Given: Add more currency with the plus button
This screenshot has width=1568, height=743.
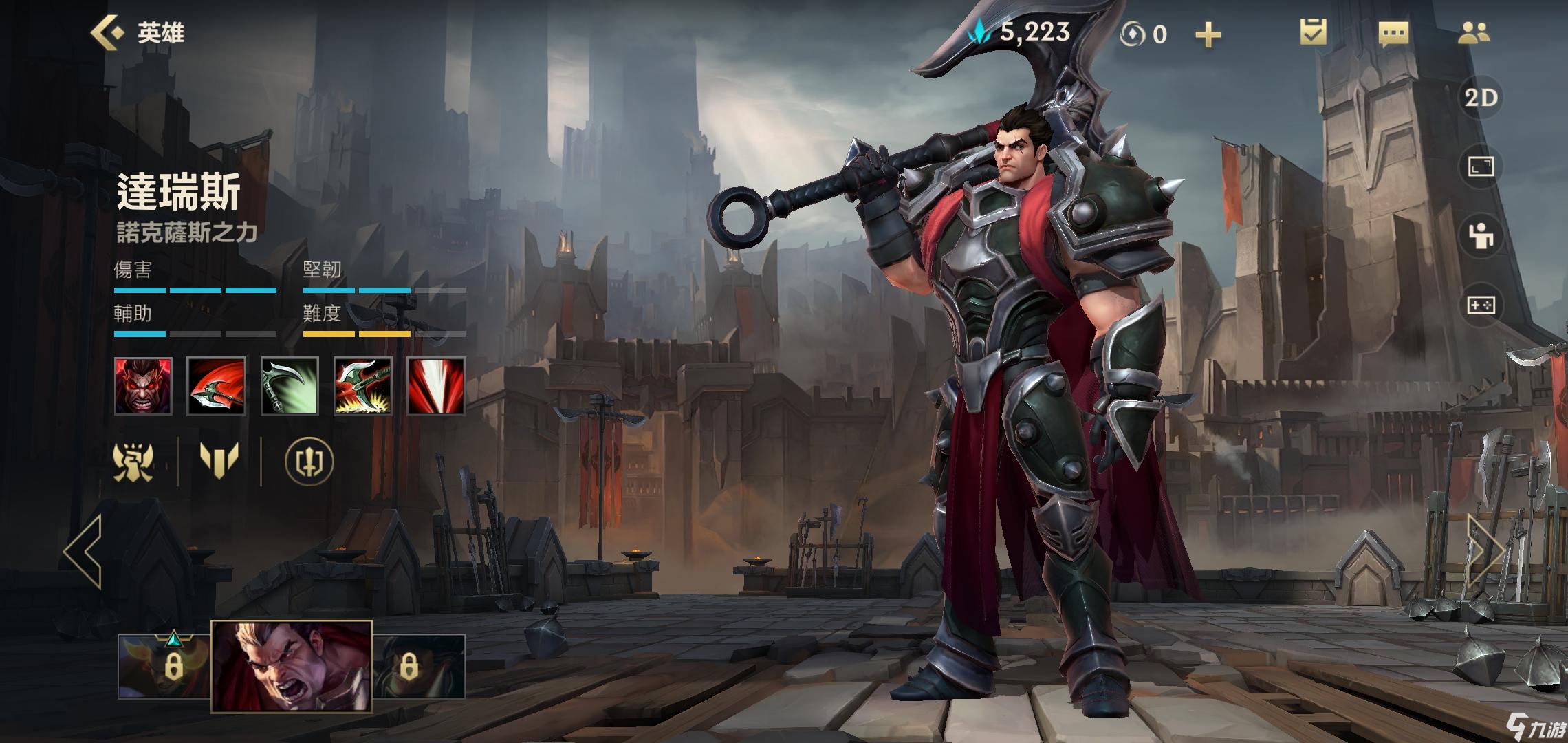Looking at the screenshot, I should (x=1208, y=34).
